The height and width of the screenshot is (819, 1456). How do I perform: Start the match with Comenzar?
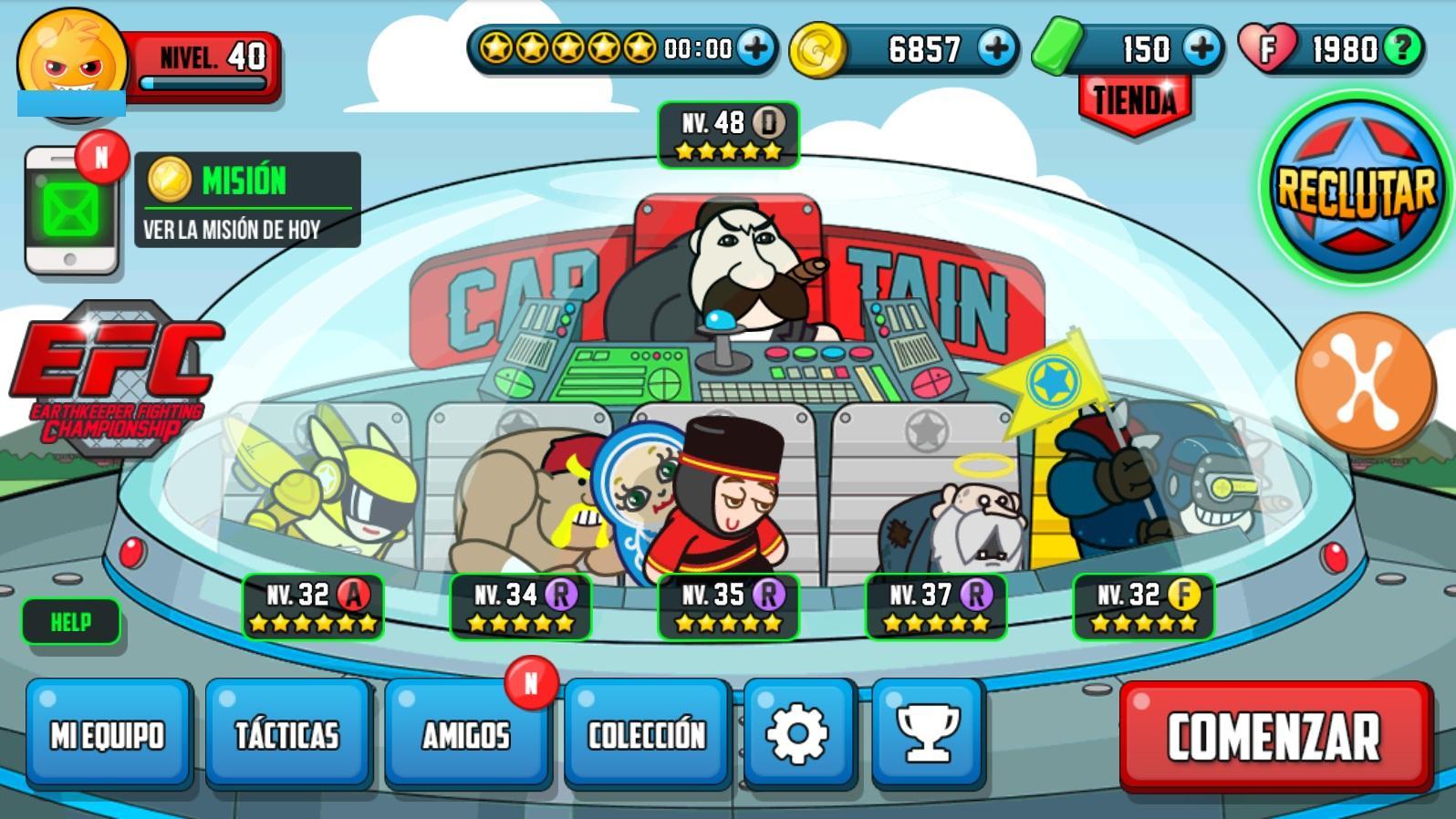(x=1274, y=736)
